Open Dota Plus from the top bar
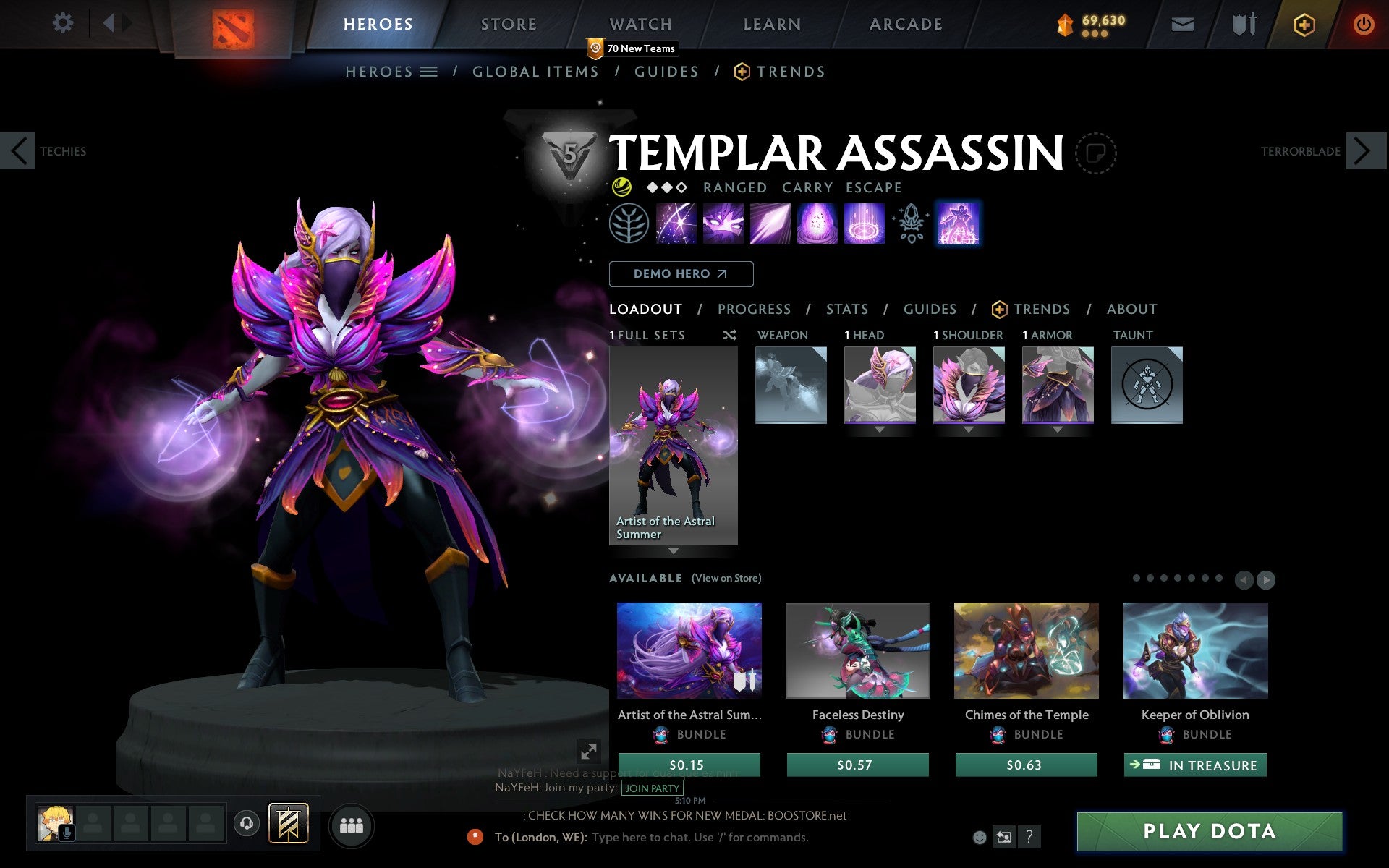 tap(1303, 23)
